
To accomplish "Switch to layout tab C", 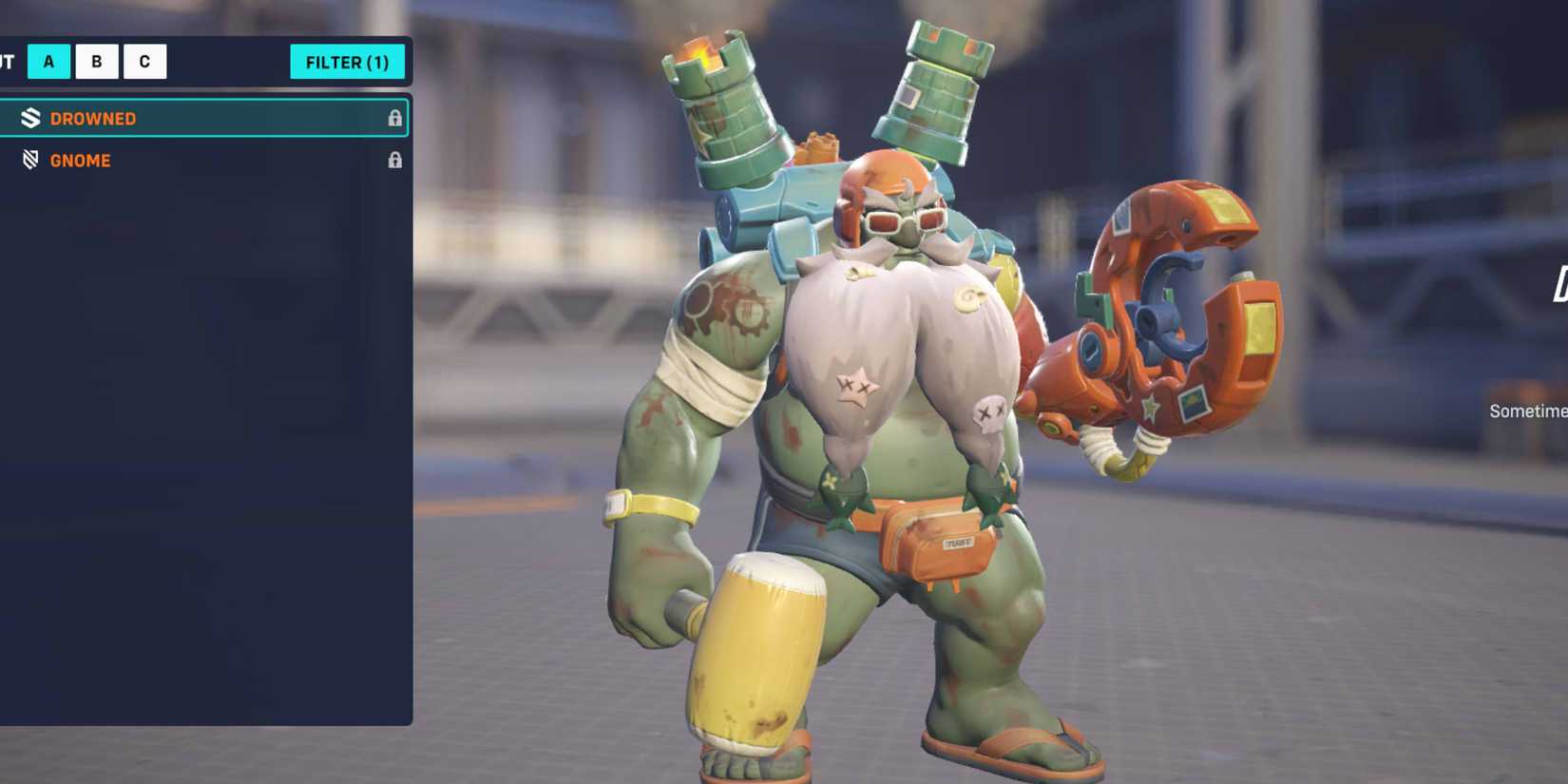I will [x=144, y=61].
